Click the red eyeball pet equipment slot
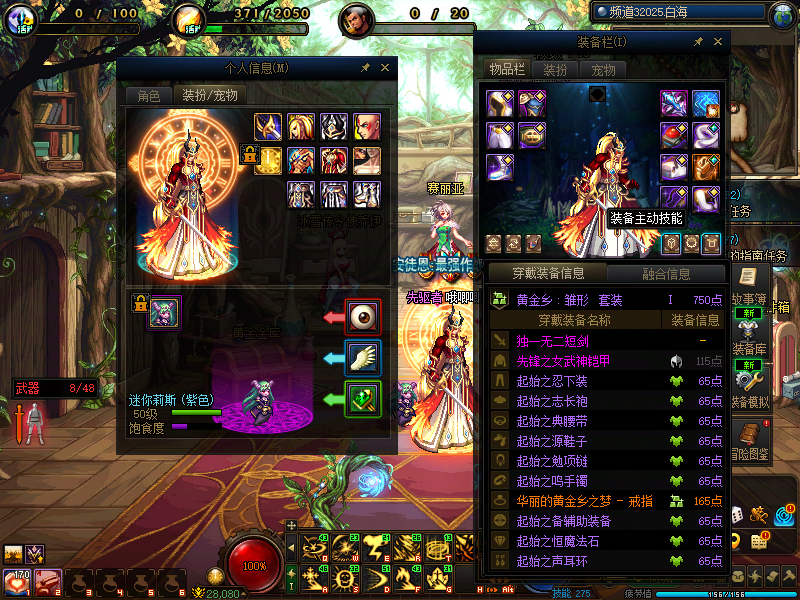The image size is (800, 600). (x=363, y=317)
